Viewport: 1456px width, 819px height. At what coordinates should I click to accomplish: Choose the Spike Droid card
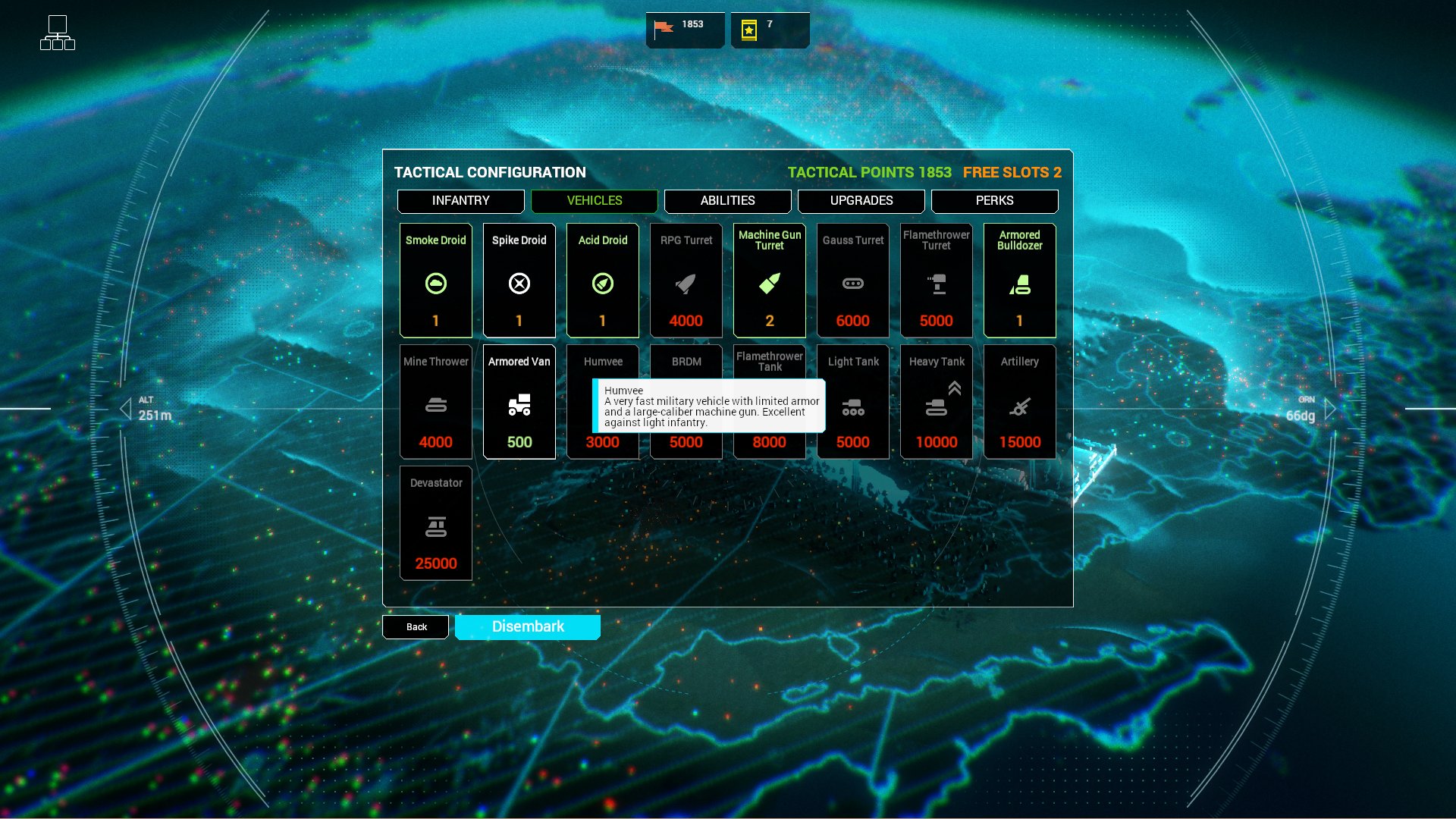click(x=519, y=281)
